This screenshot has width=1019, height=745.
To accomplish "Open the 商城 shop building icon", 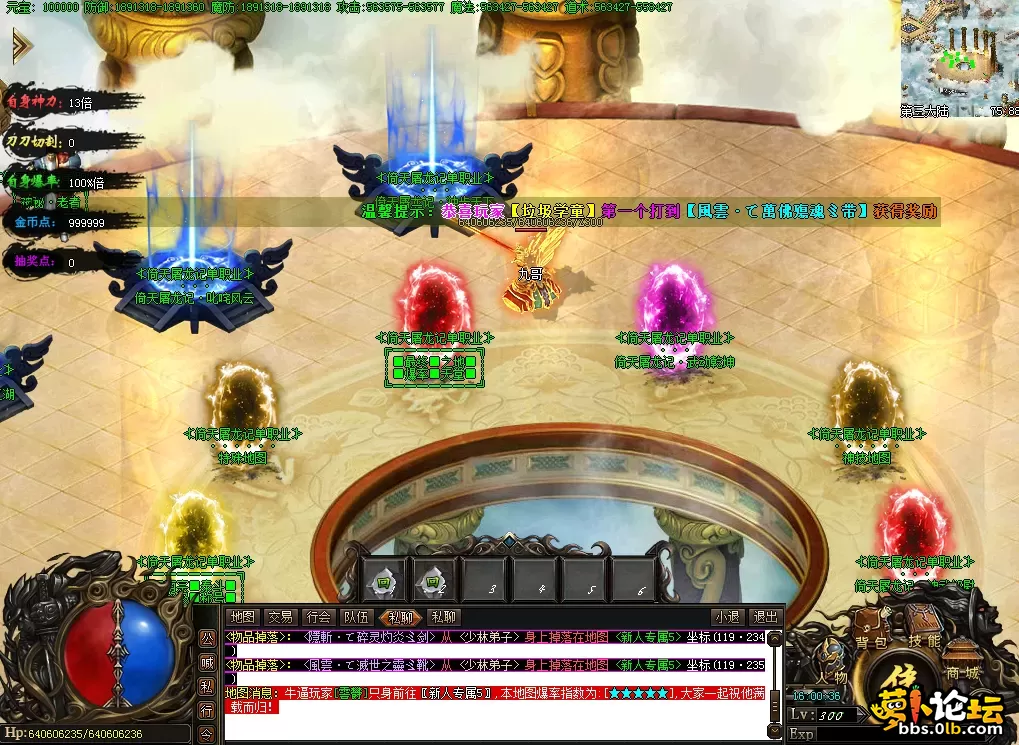I will [x=960, y=661].
